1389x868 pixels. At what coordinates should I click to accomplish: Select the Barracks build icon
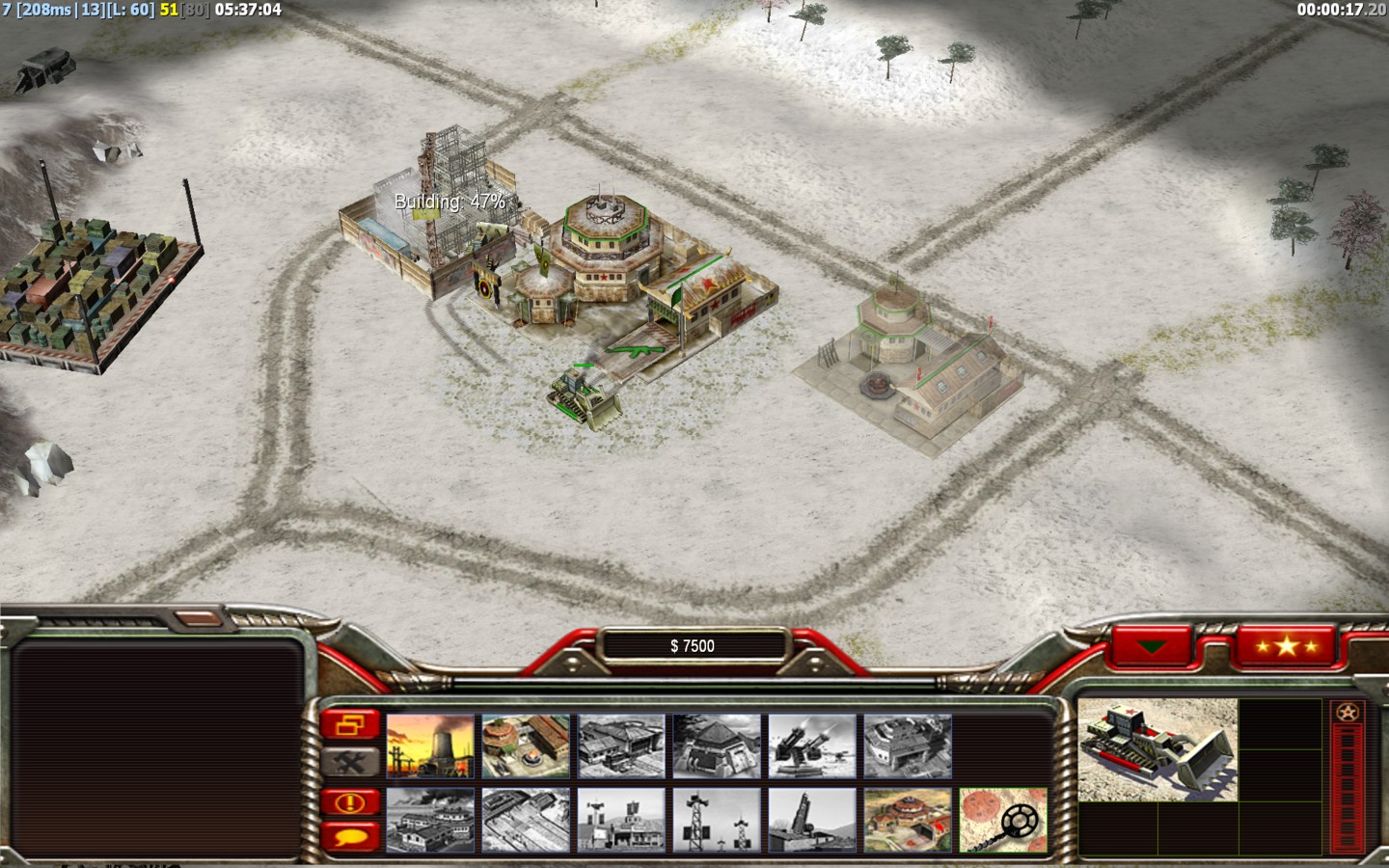point(526,746)
